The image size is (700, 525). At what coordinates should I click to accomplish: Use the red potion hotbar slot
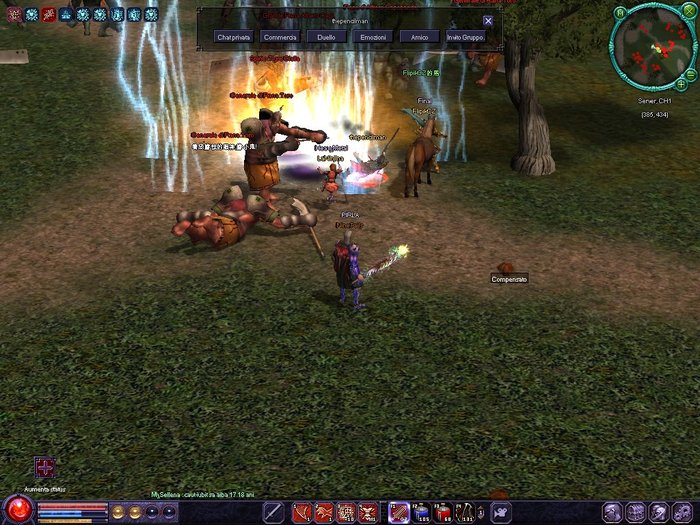444,512
